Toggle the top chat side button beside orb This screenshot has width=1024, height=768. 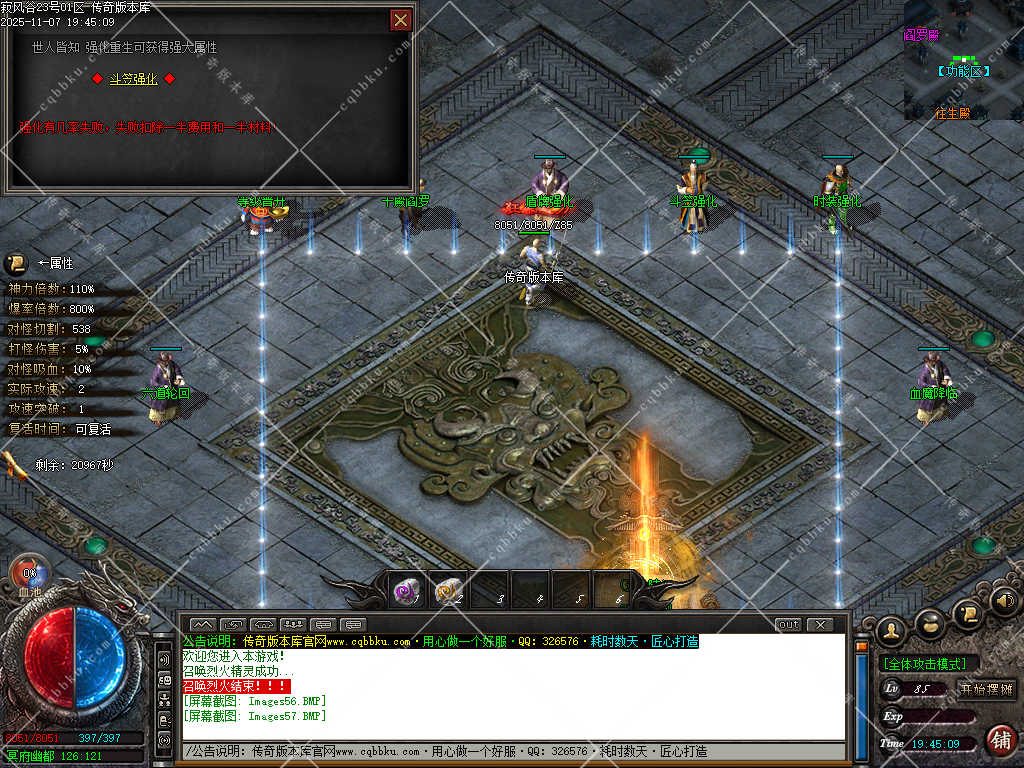click(x=163, y=661)
